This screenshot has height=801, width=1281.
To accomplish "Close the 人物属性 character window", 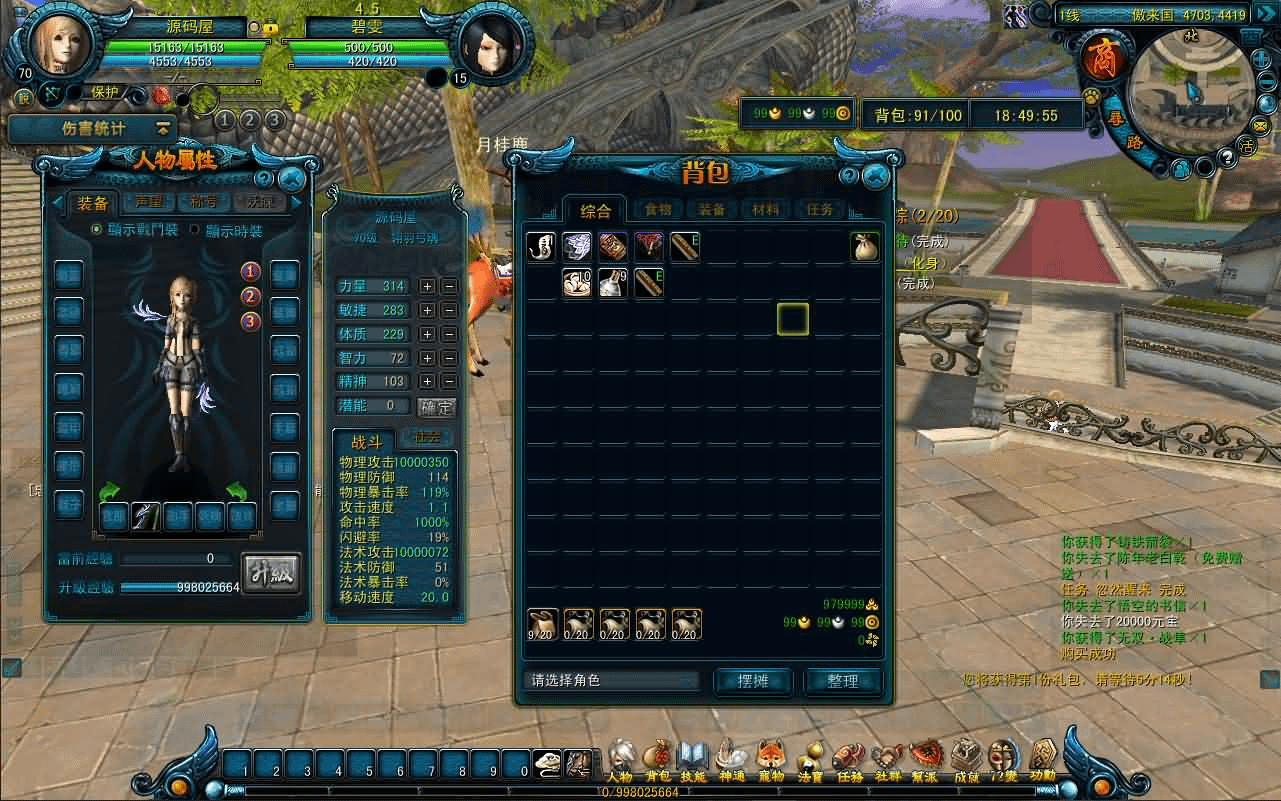I will [x=292, y=179].
